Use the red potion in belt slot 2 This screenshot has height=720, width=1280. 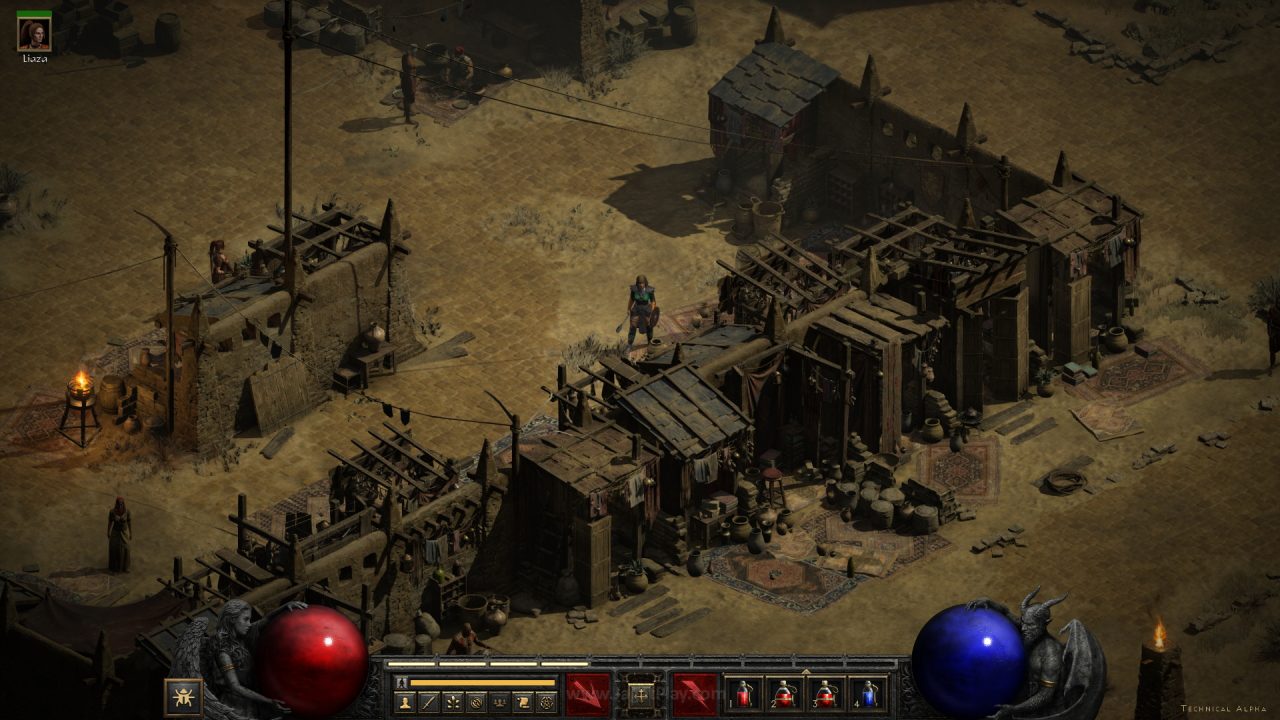784,694
